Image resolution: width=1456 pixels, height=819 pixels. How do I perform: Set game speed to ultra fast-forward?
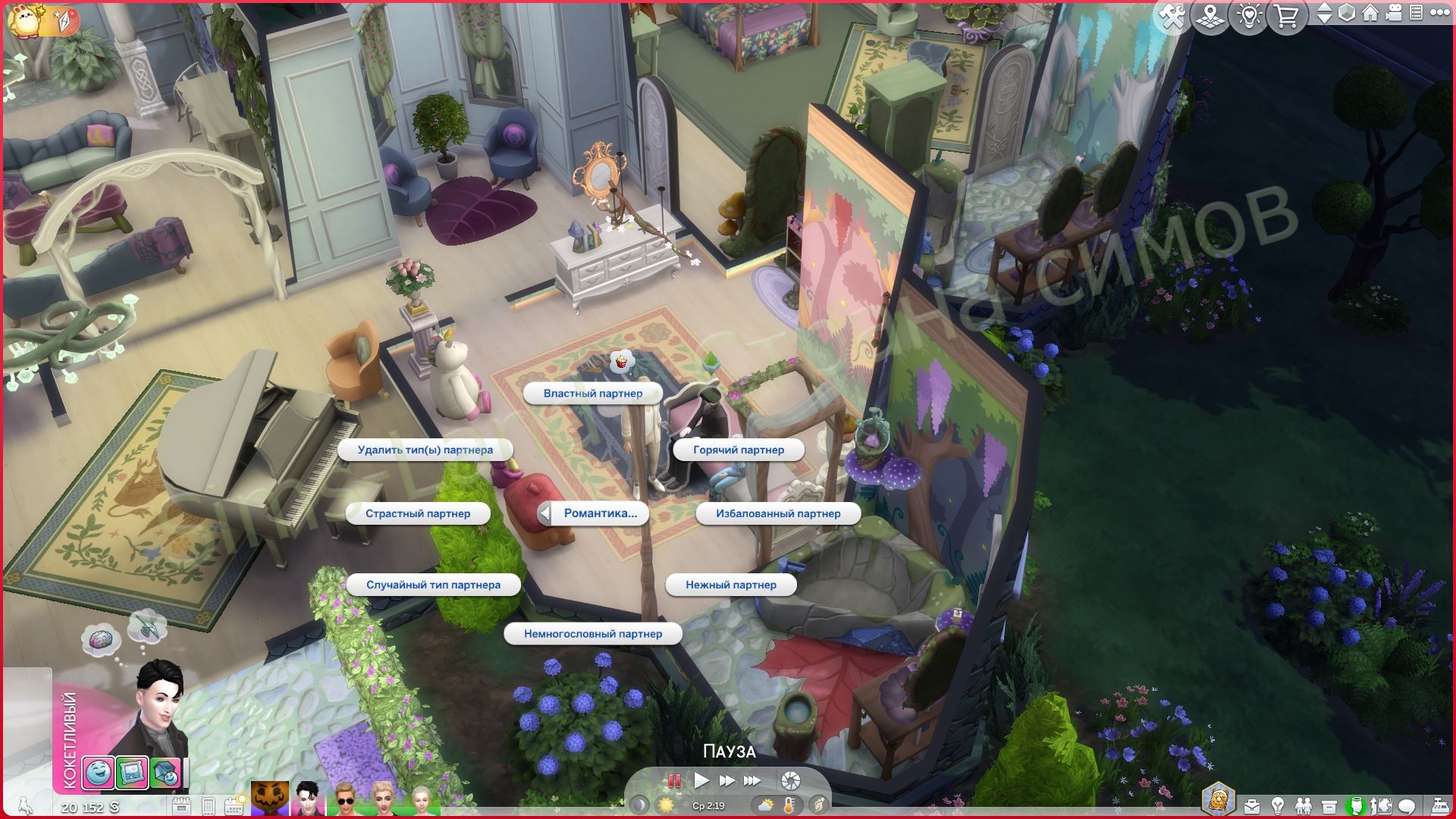click(752, 780)
